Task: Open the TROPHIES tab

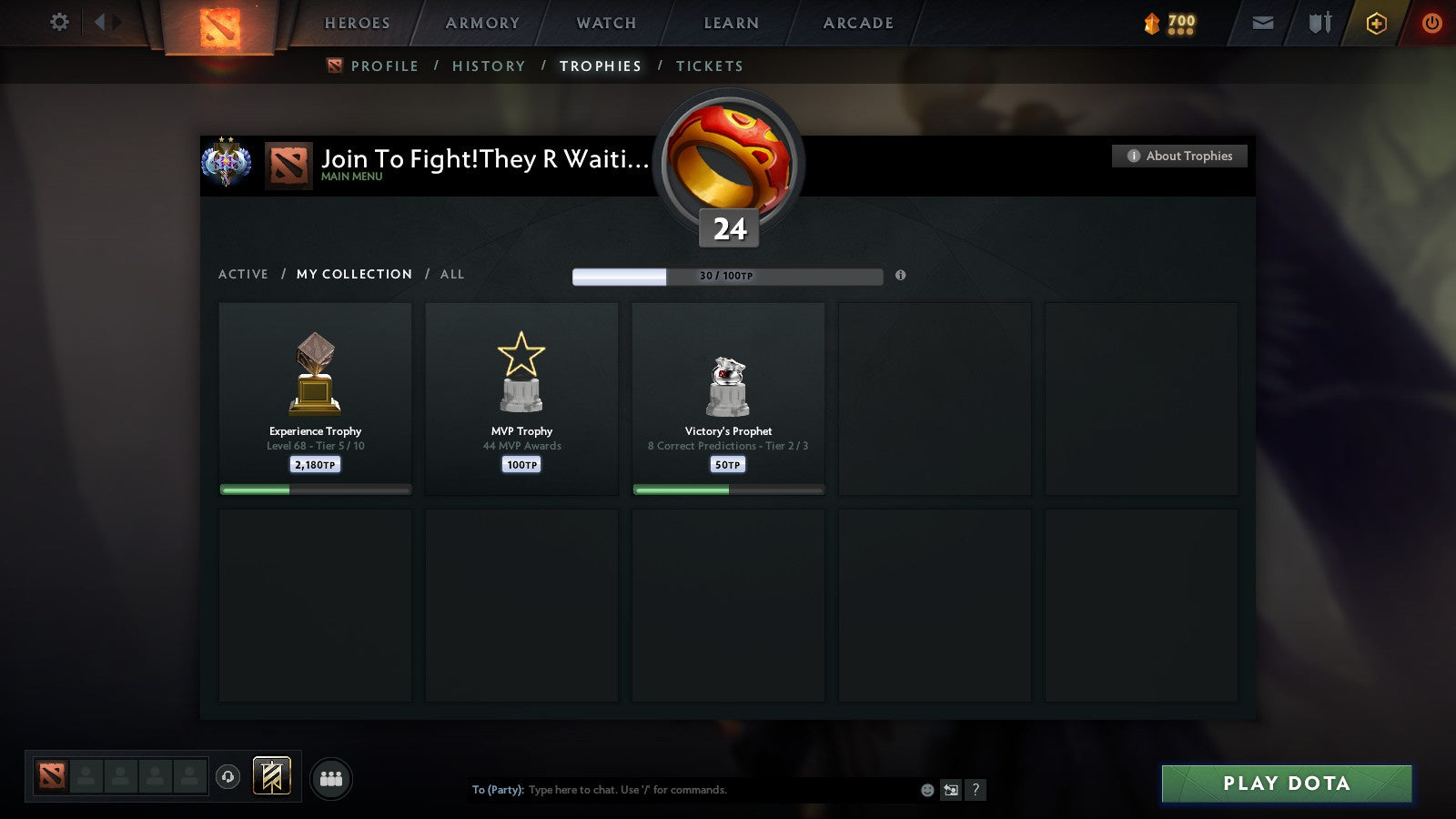Action: click(600, 66)
